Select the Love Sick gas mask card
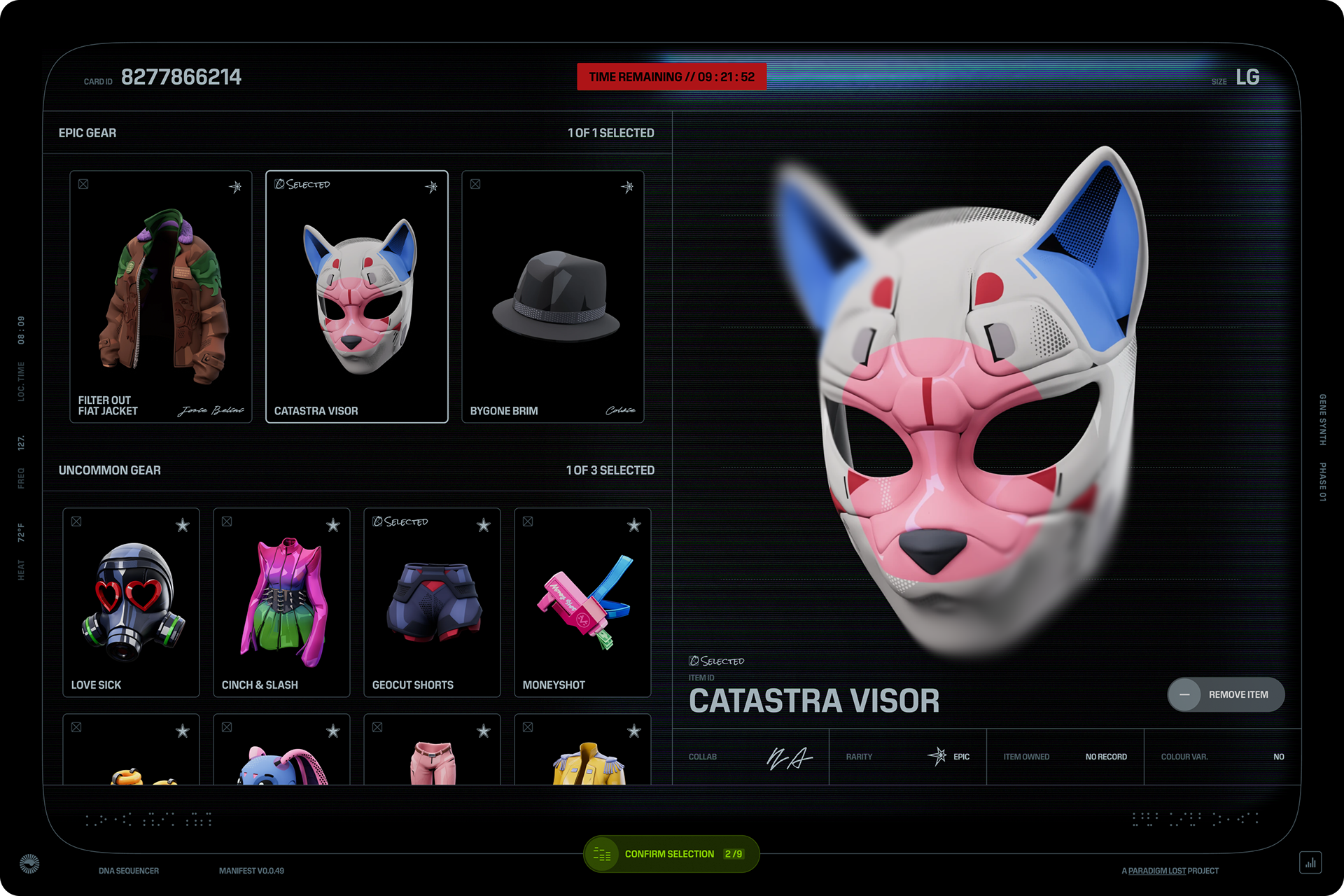 point(131,603)
